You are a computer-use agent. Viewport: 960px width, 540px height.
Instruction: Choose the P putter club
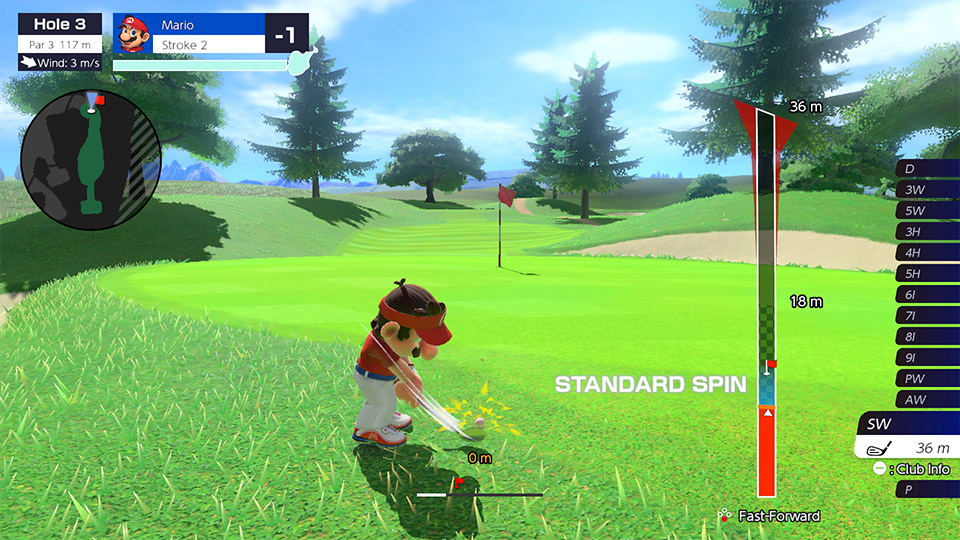(x=927, y=489)
